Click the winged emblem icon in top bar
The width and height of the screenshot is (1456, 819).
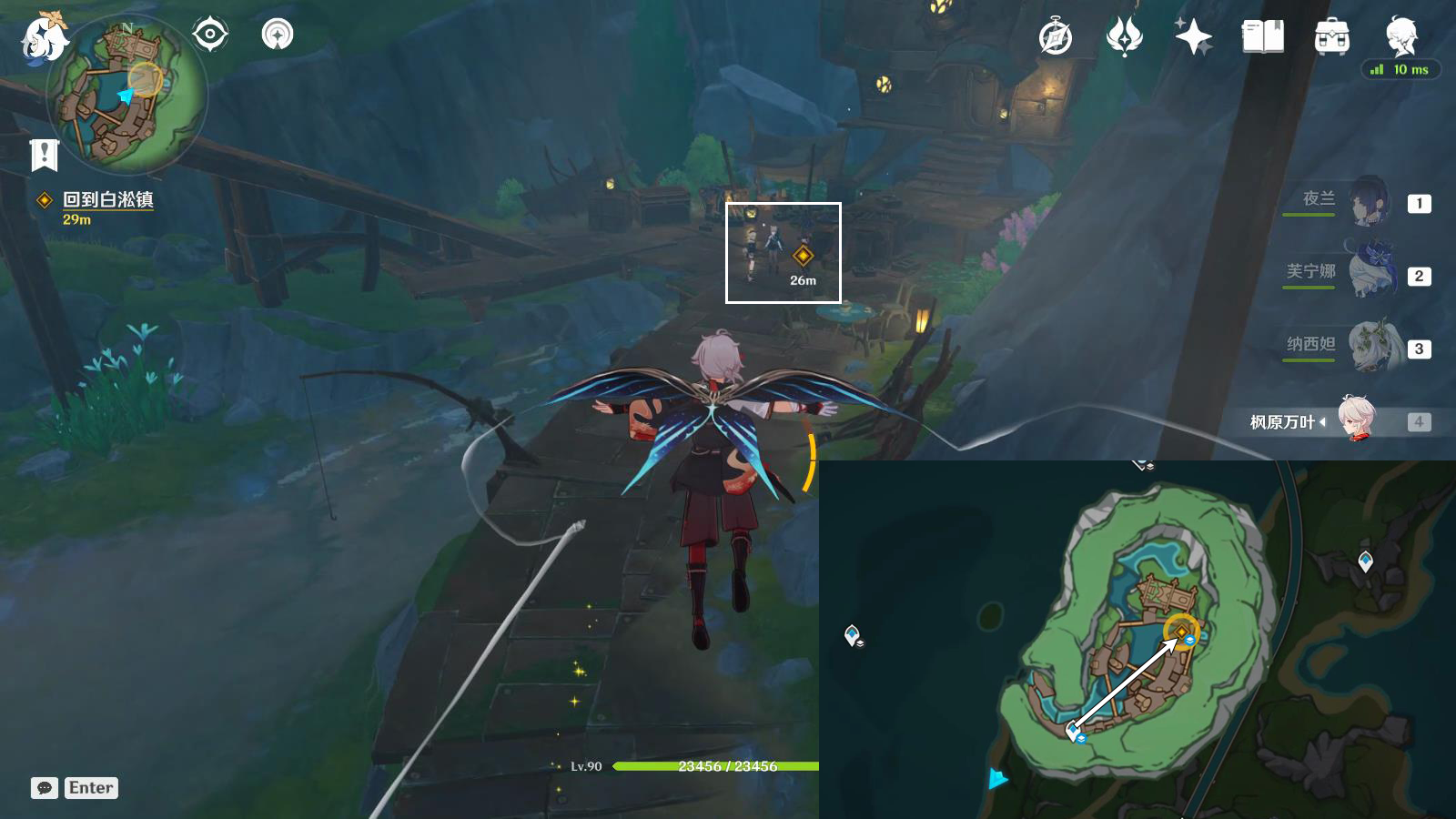[x=1124, y=37]
